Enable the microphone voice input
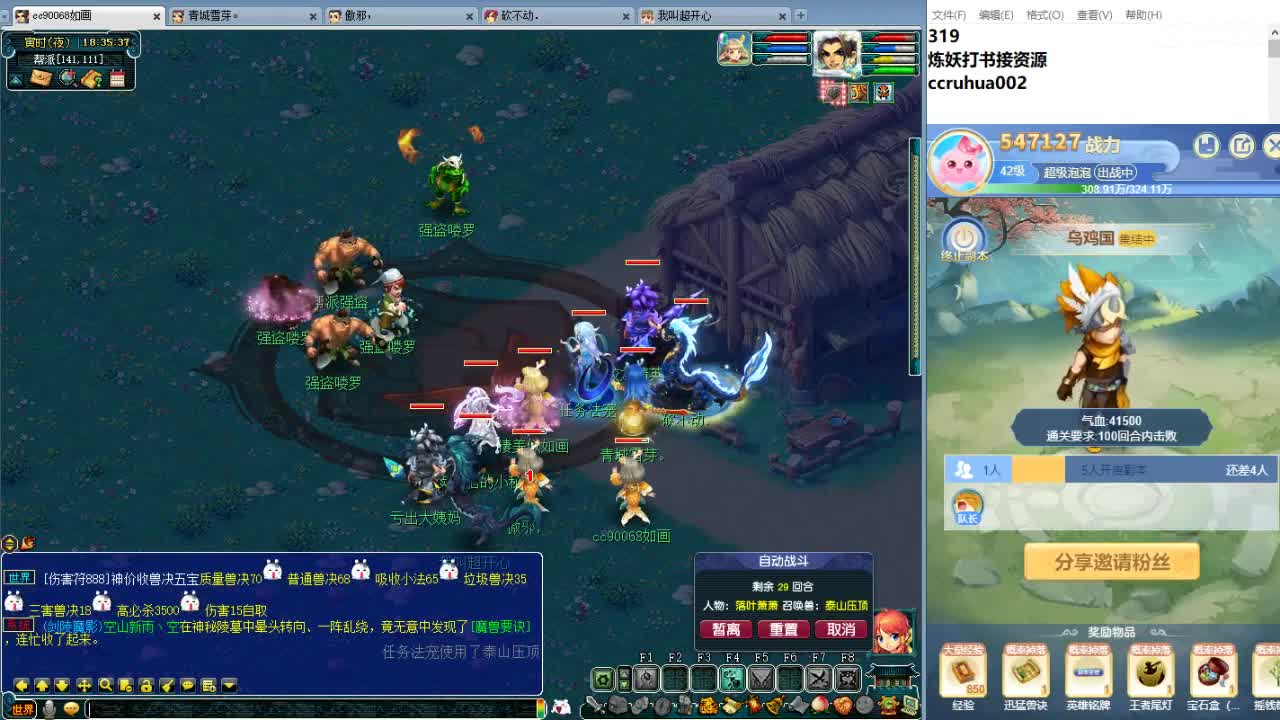Viewport: 1280px width, 720px height. [48, 708]
